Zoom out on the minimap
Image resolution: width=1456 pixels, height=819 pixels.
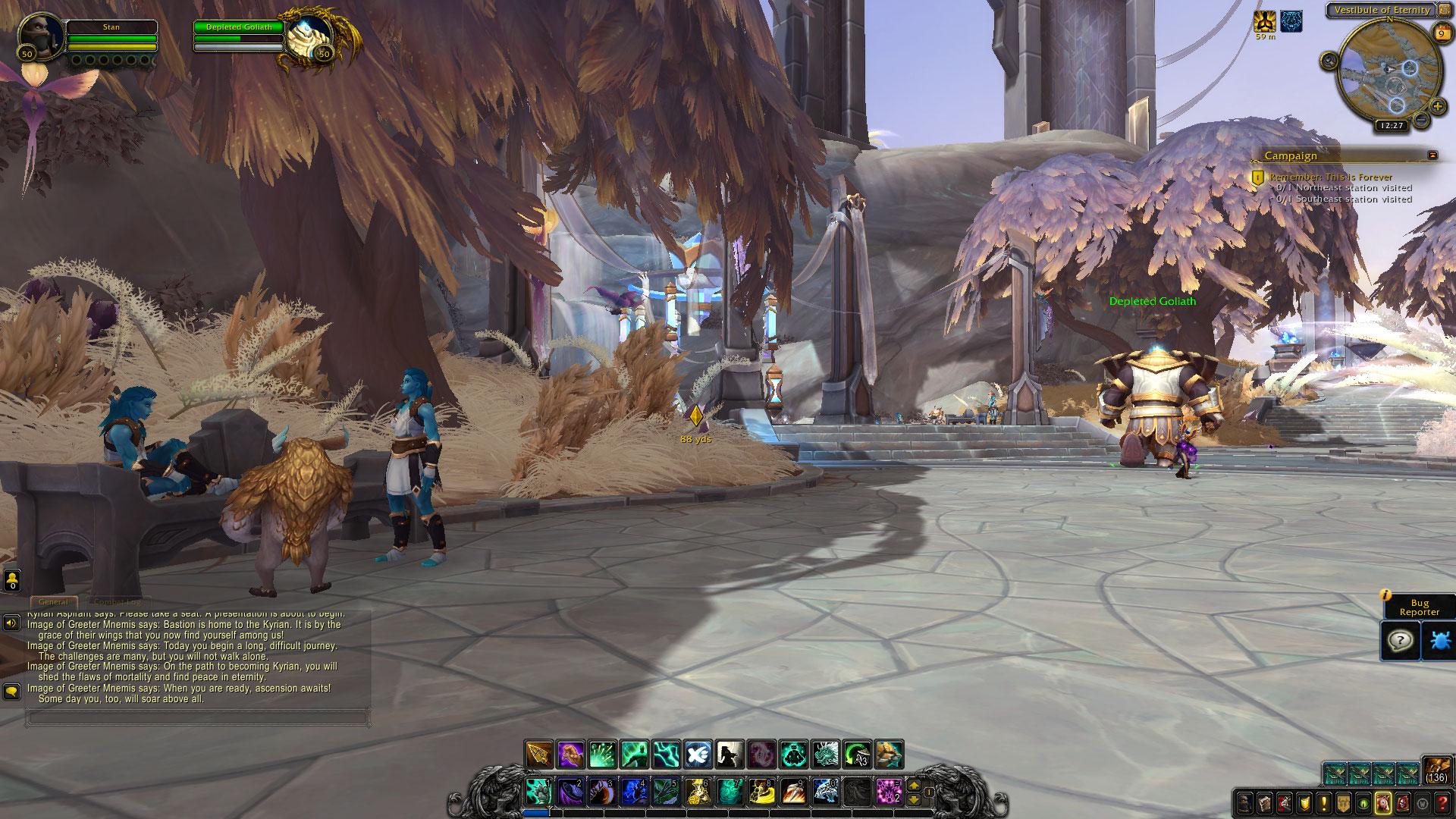(1422, 120)
